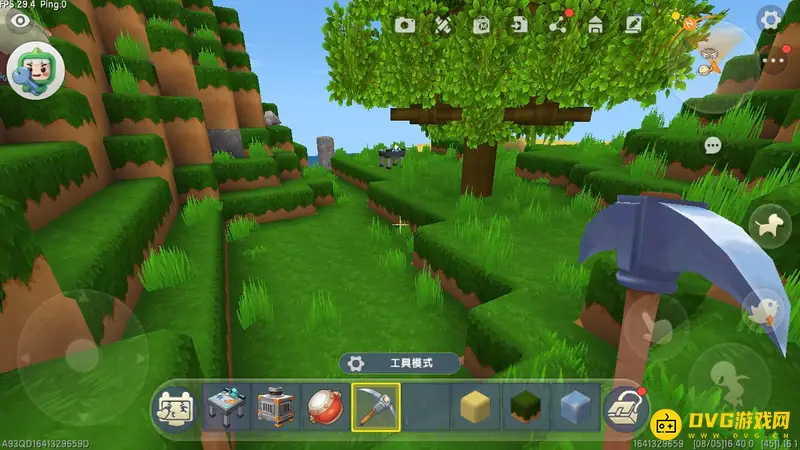This screenshot has height=450, width=800.
Task: Toggle the eye view button
Action: (19, 19)
